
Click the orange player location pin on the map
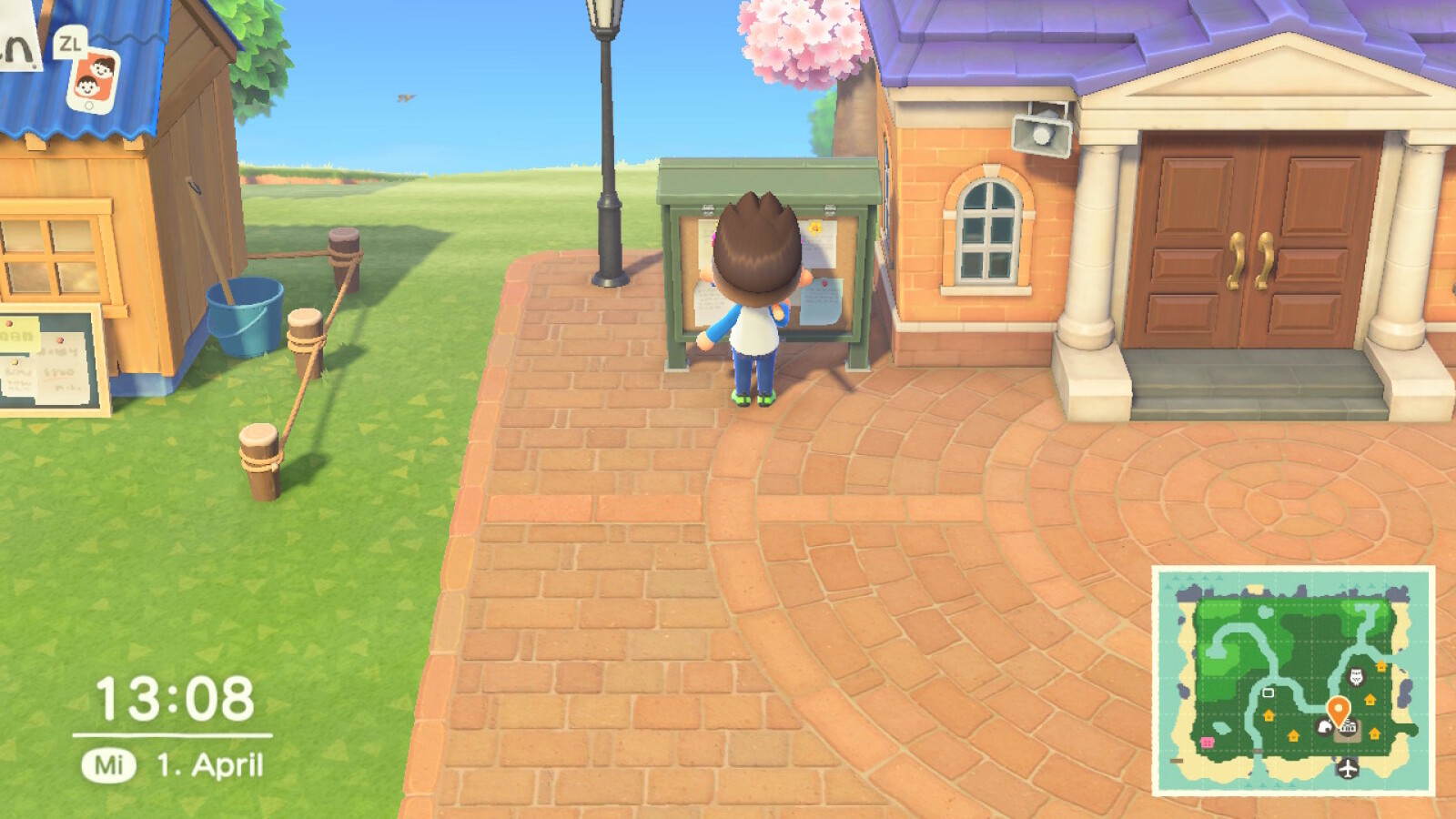pos(1339,707)
